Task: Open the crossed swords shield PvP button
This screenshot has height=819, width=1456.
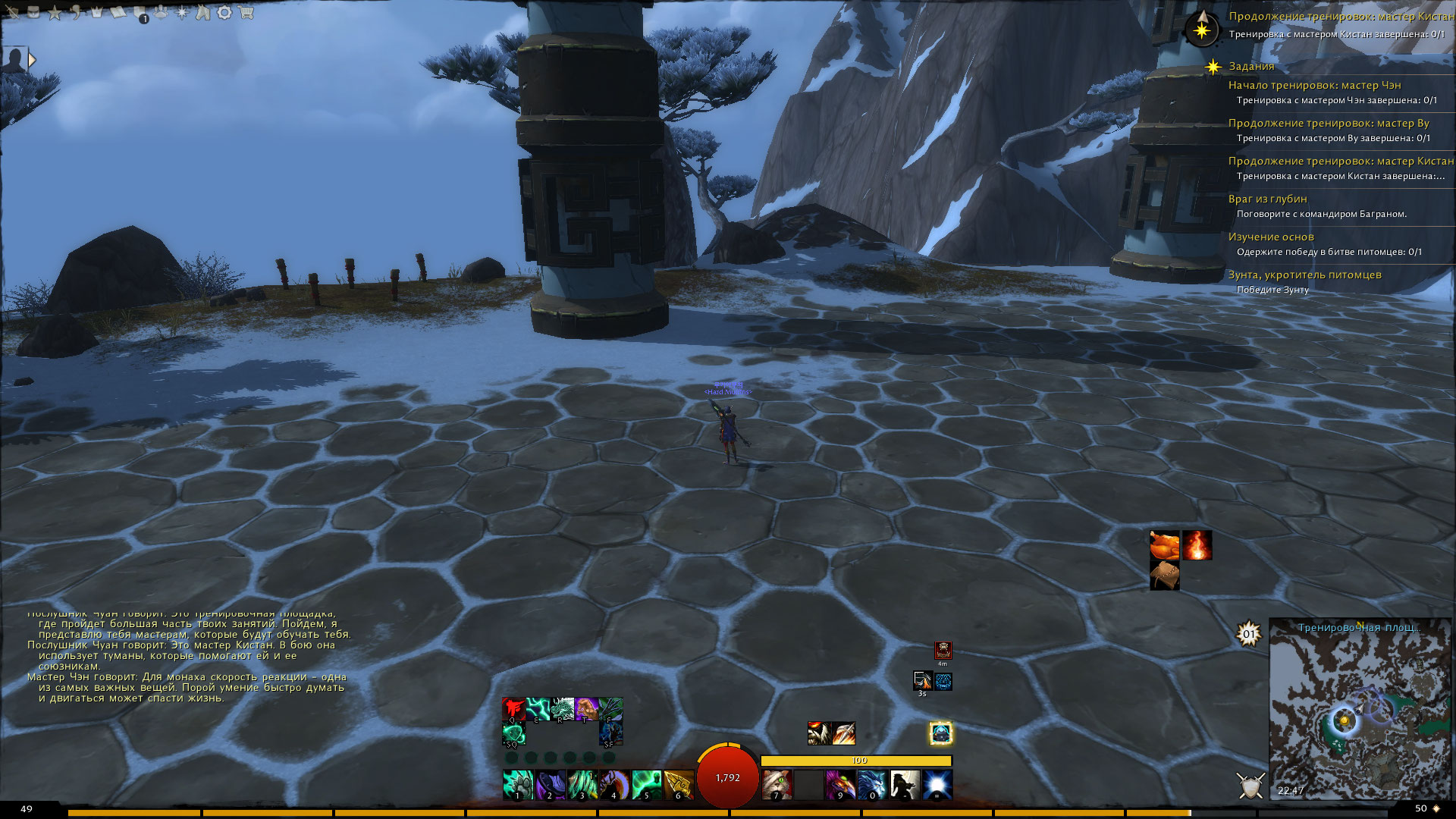Action: pos(1250,786)
